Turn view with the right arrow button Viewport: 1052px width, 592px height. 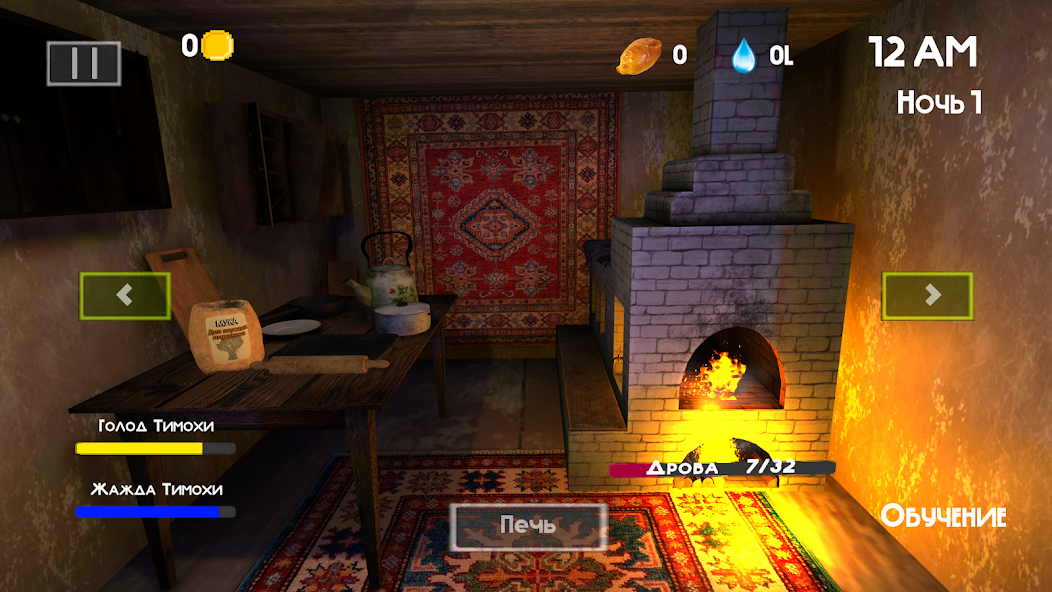[x=927, y=296]
